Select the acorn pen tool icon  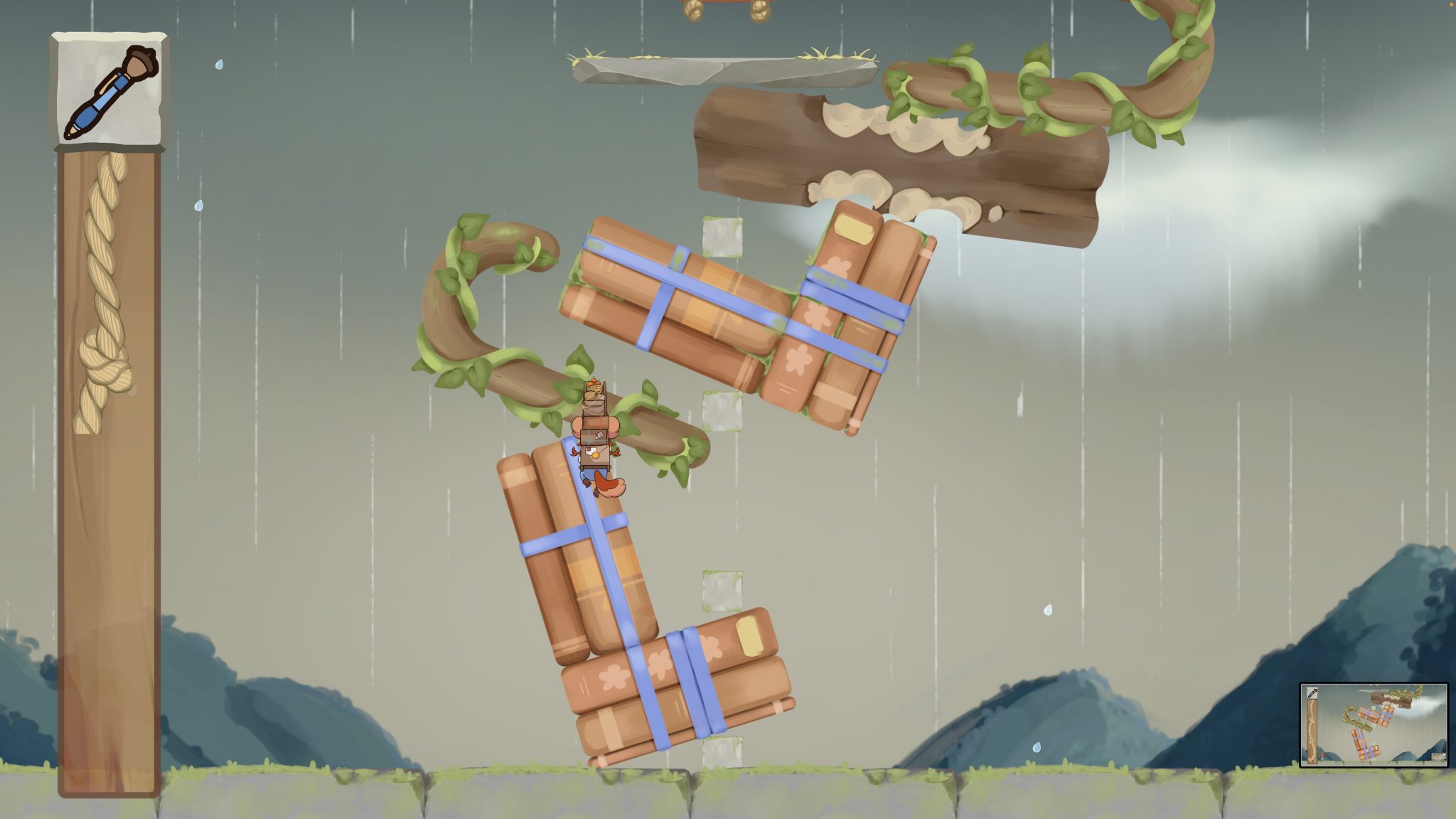coord(109,91)
